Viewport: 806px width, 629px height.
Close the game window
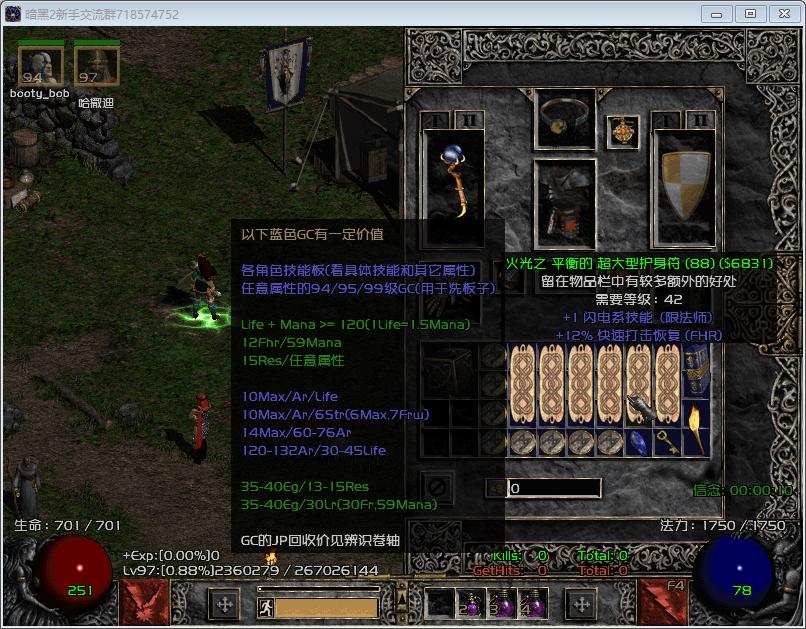(x=783, y=14)
